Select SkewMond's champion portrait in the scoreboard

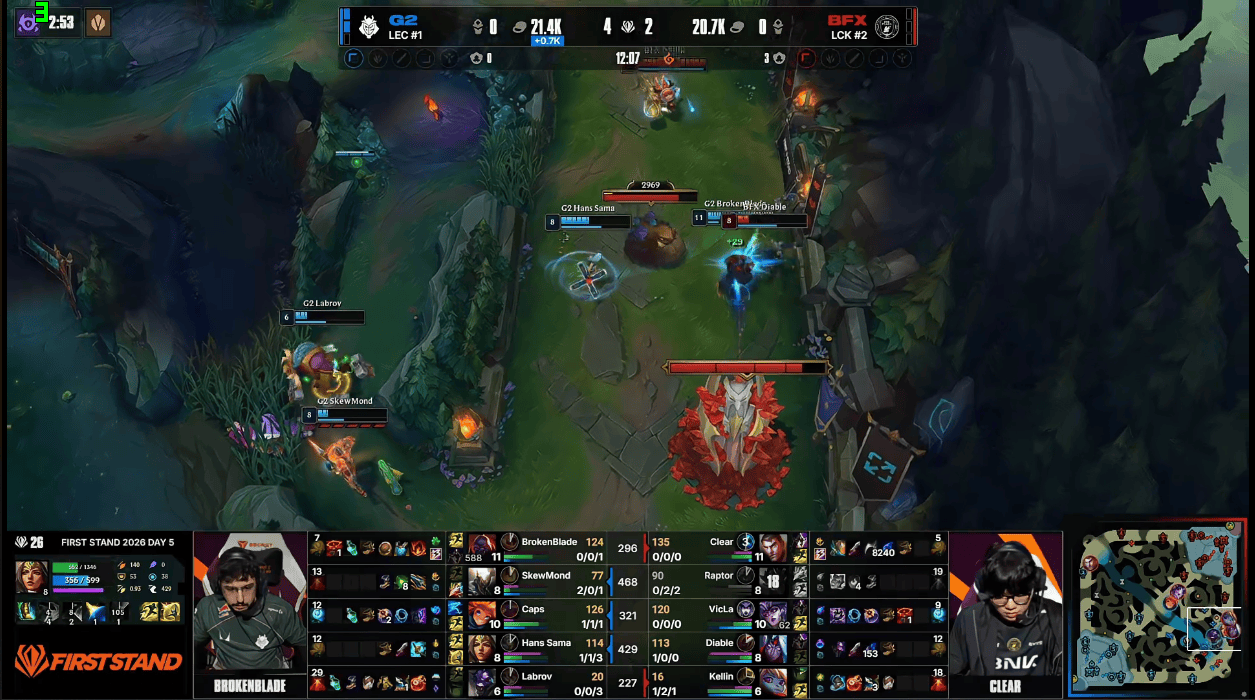pyautogui.click(x=482, y=581)
